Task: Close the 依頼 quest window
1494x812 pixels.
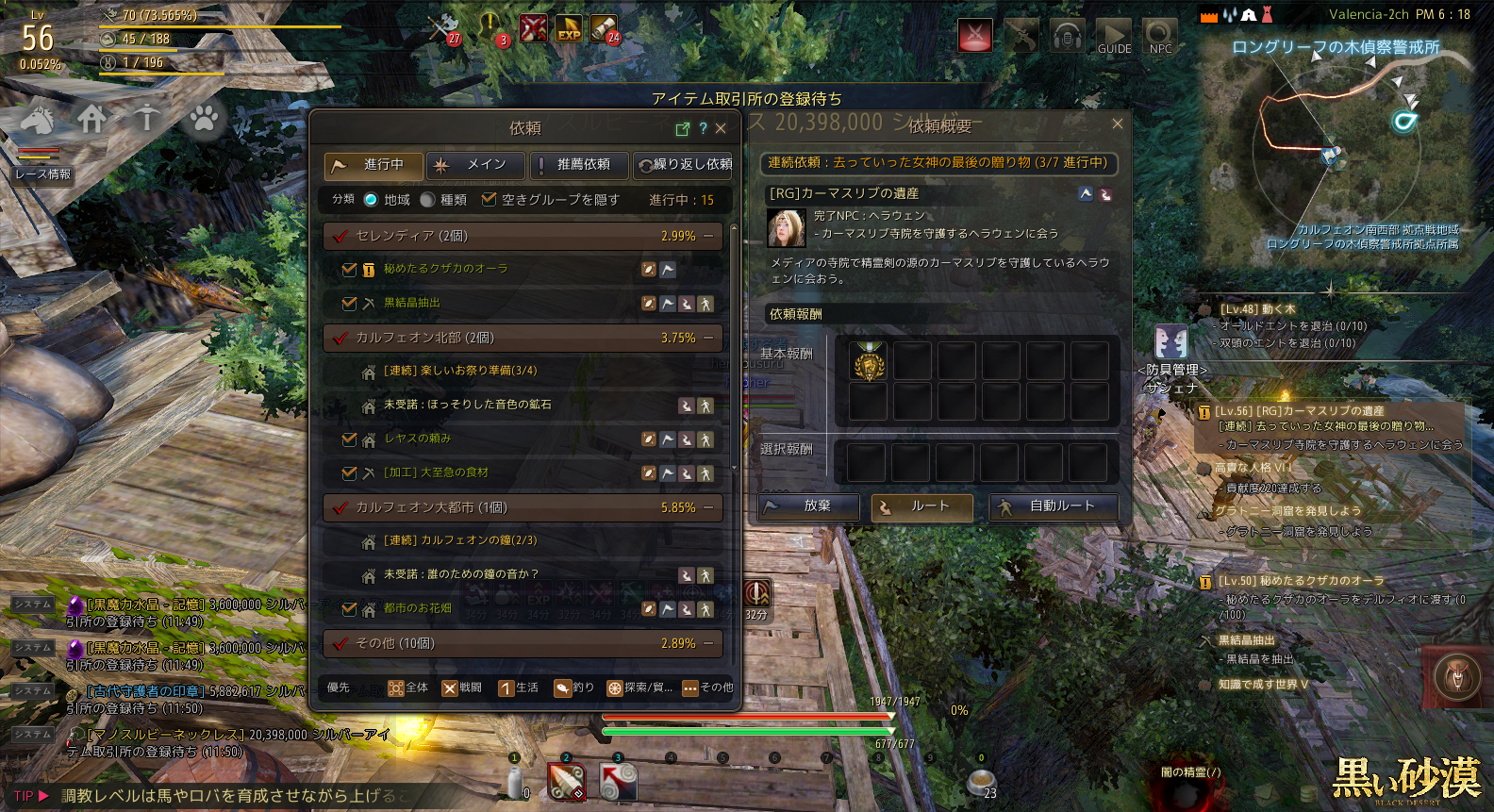Action: (x=721, y=128)
